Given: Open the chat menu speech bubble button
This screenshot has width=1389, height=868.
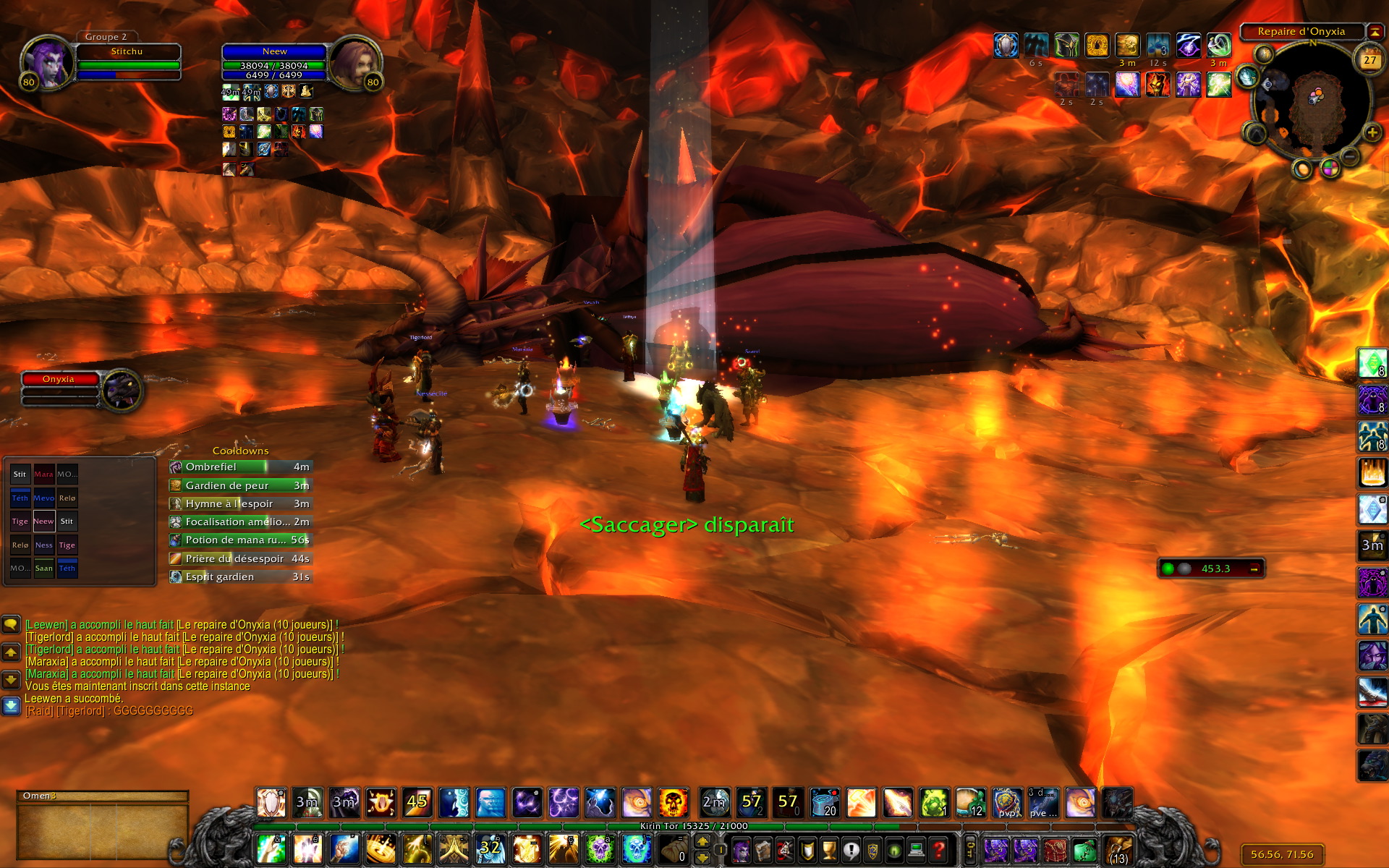Looking at the screenshot, I should [x=11, y=624].
